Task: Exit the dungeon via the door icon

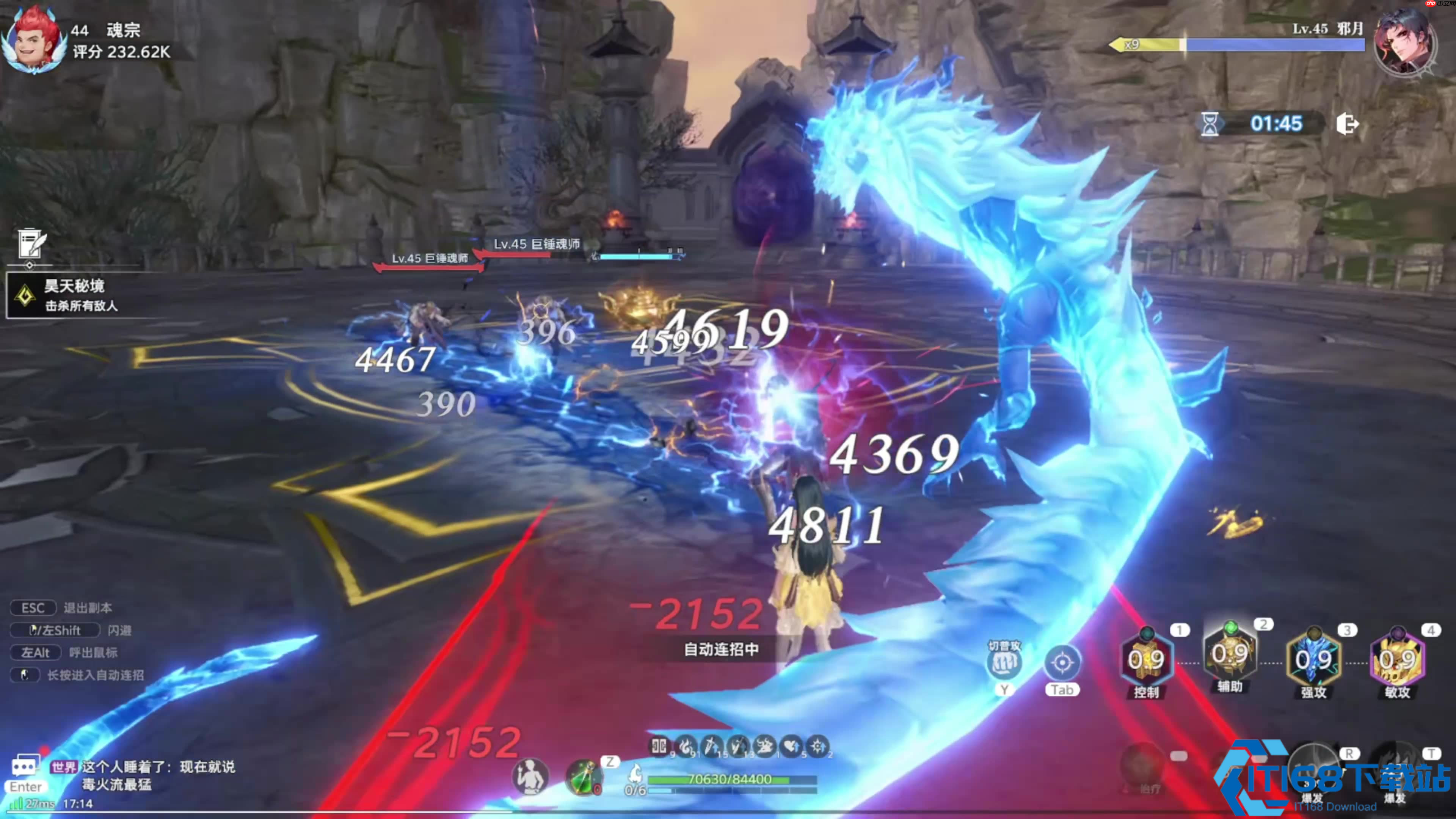Action: [1347, 124]
